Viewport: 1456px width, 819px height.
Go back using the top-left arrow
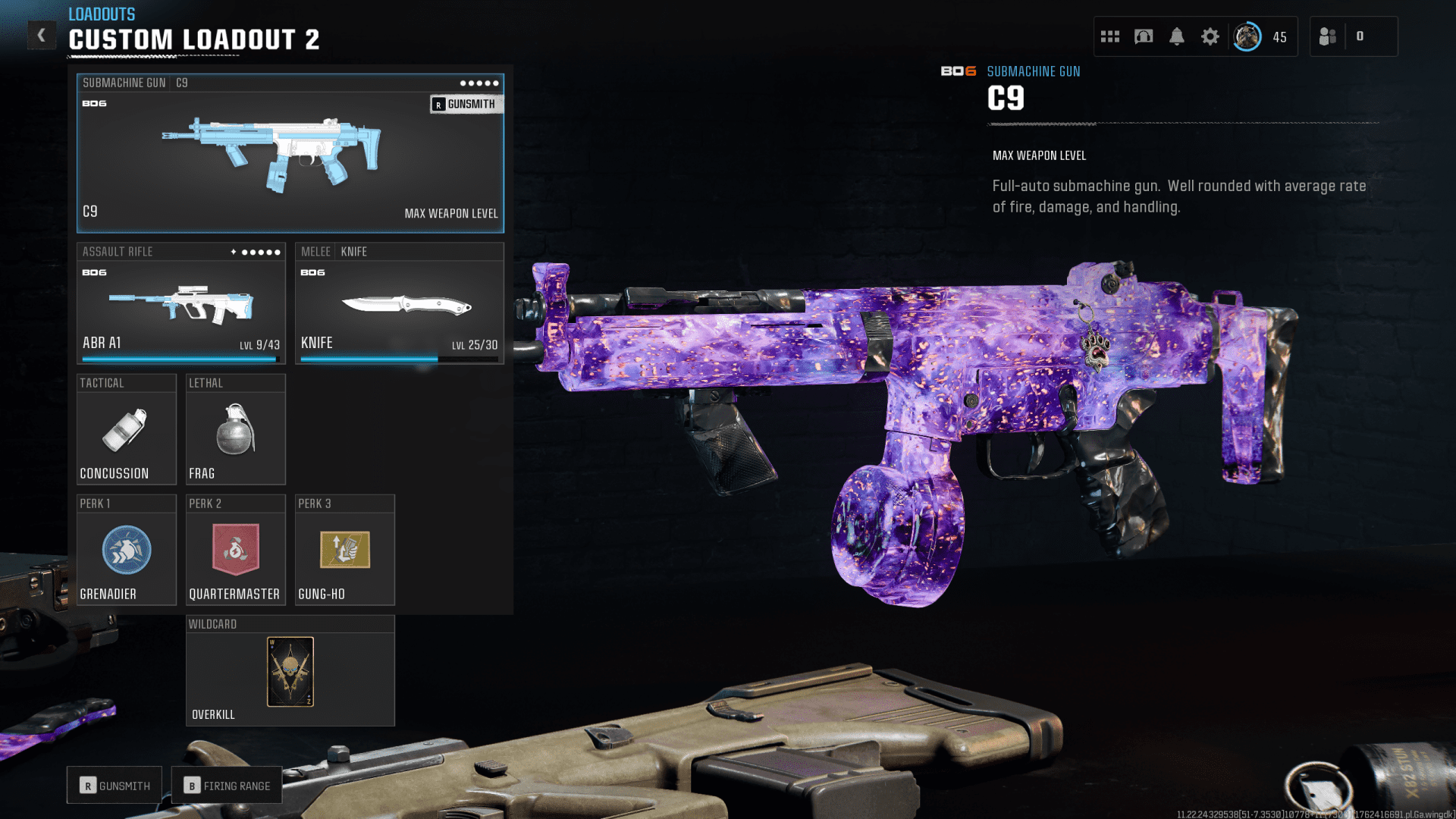point(42,35)
